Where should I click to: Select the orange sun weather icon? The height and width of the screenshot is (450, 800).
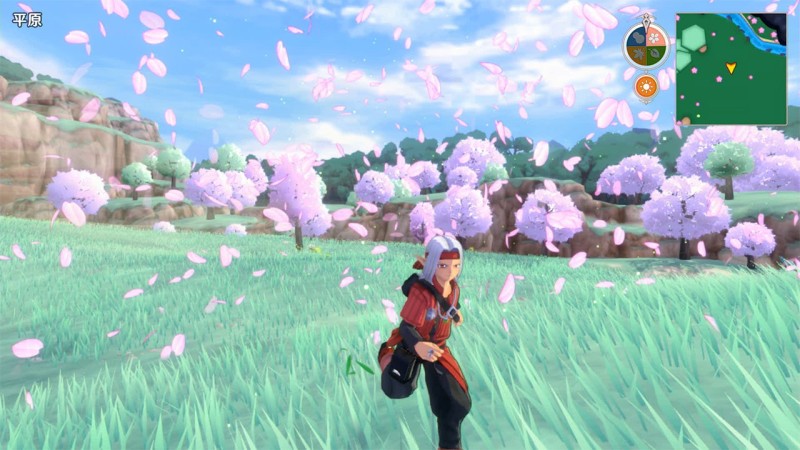click(646, 88)
